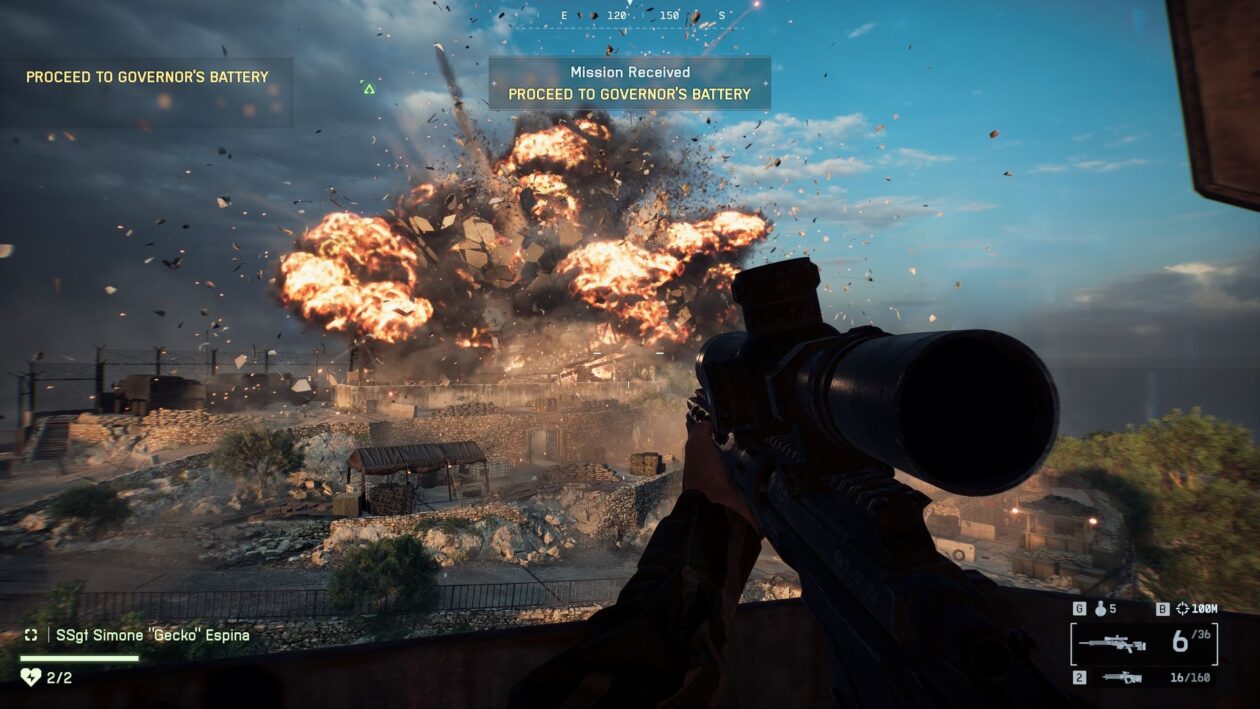
Task: Click the green triangle objective marker
Action: [369, 89]
